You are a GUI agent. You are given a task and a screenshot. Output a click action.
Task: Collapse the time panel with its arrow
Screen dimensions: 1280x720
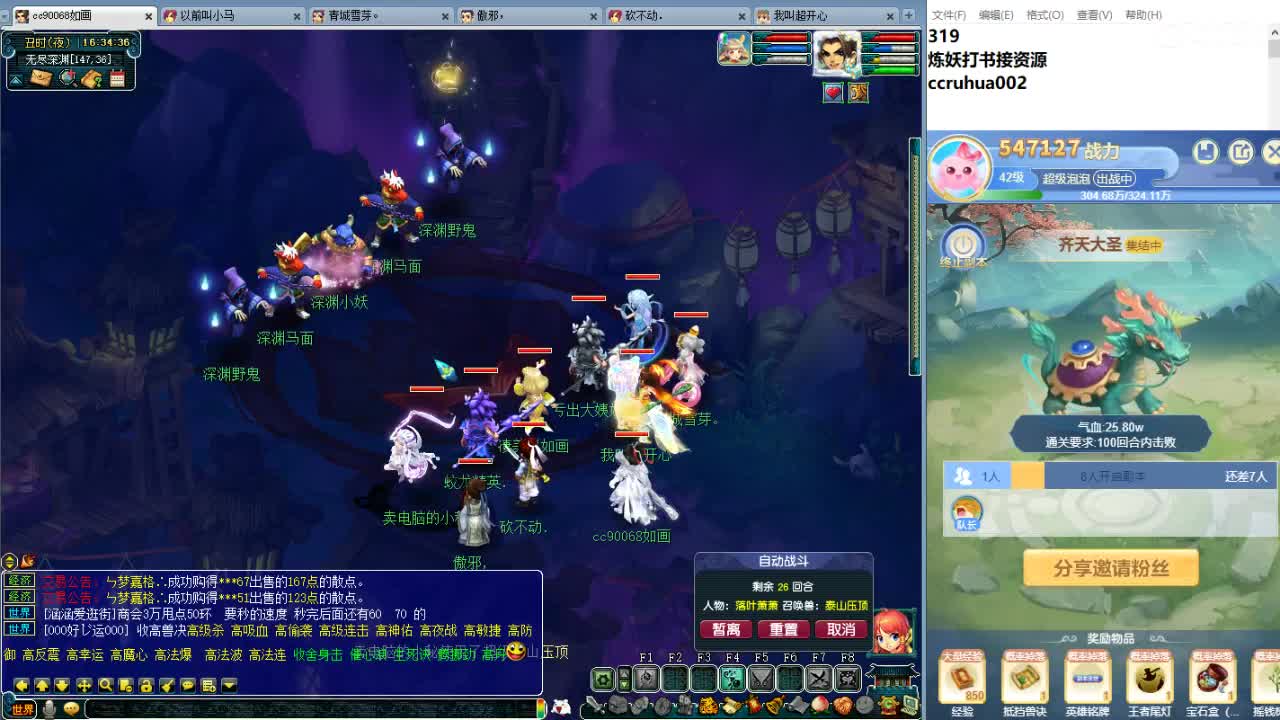(x=15, y=80)
